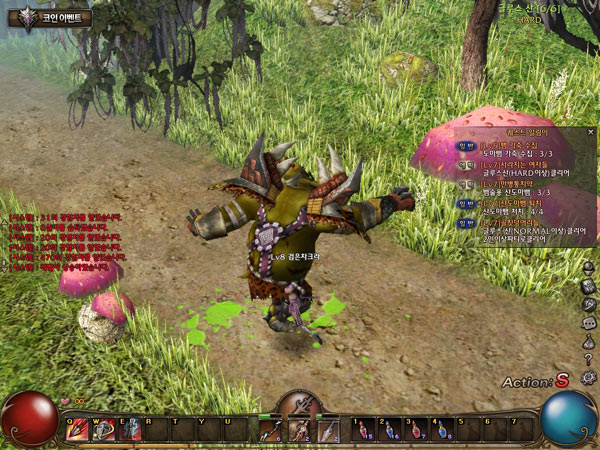This screenshot has width=600, height=450.
Task: Close the quest notifier panel
Action: click(590, 132)
